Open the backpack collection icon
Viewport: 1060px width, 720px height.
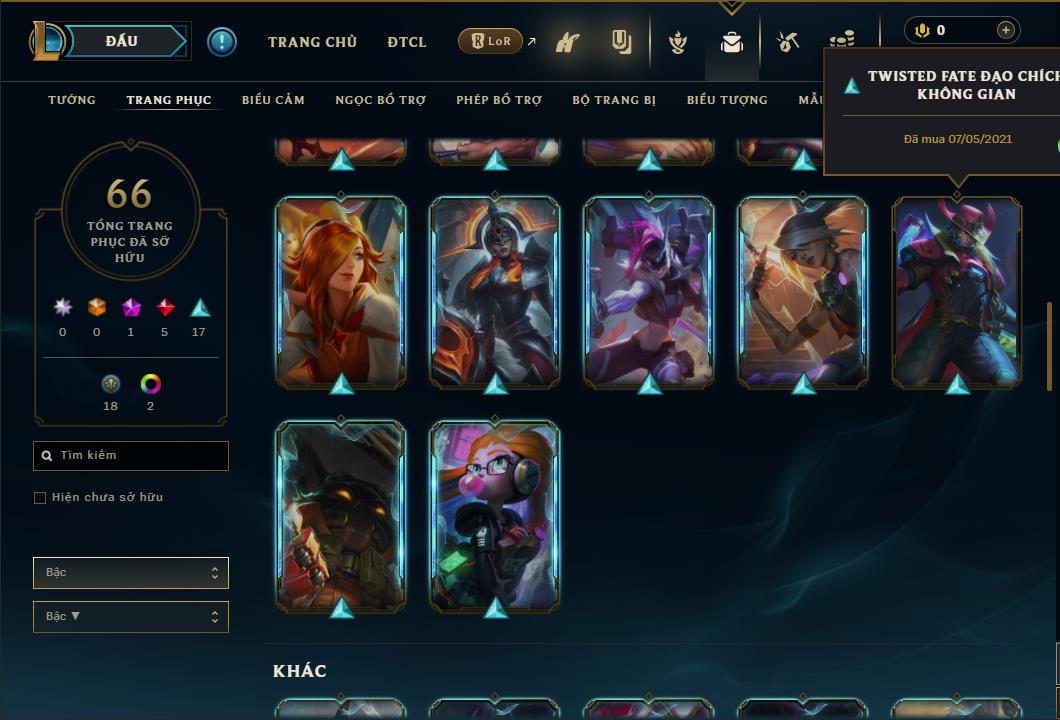tap(732, 43)
